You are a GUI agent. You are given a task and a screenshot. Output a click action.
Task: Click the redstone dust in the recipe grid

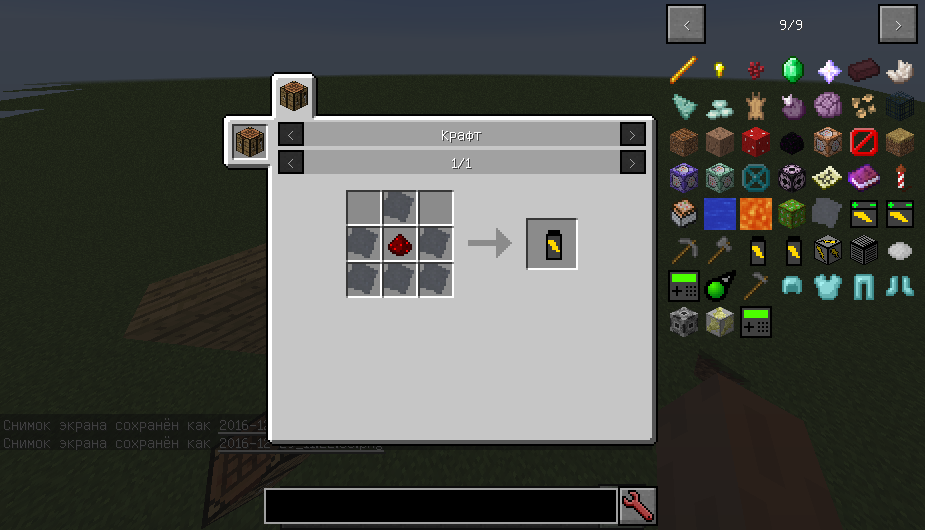tap(400, 244)
